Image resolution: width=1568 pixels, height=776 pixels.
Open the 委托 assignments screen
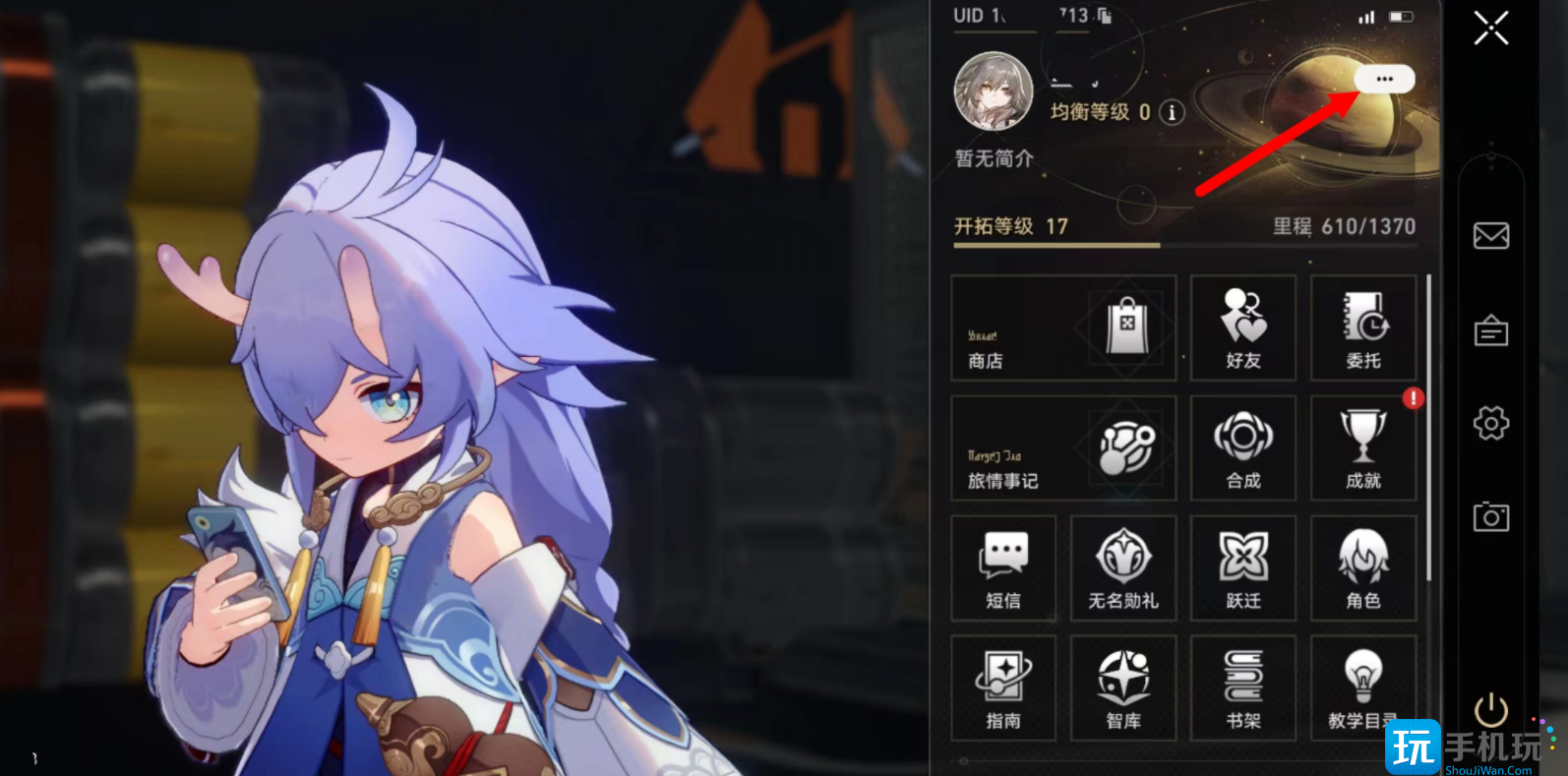pos(1362,328)
